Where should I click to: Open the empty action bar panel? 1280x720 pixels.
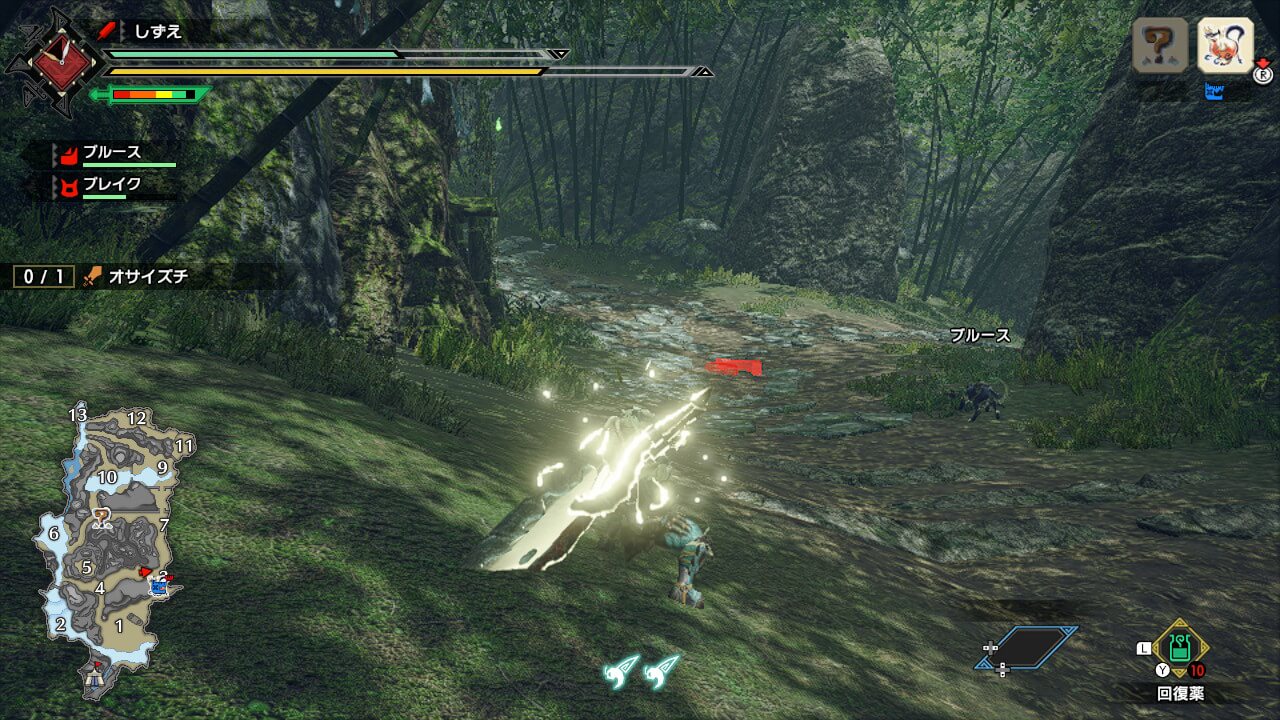click(x=1028, y=648)
